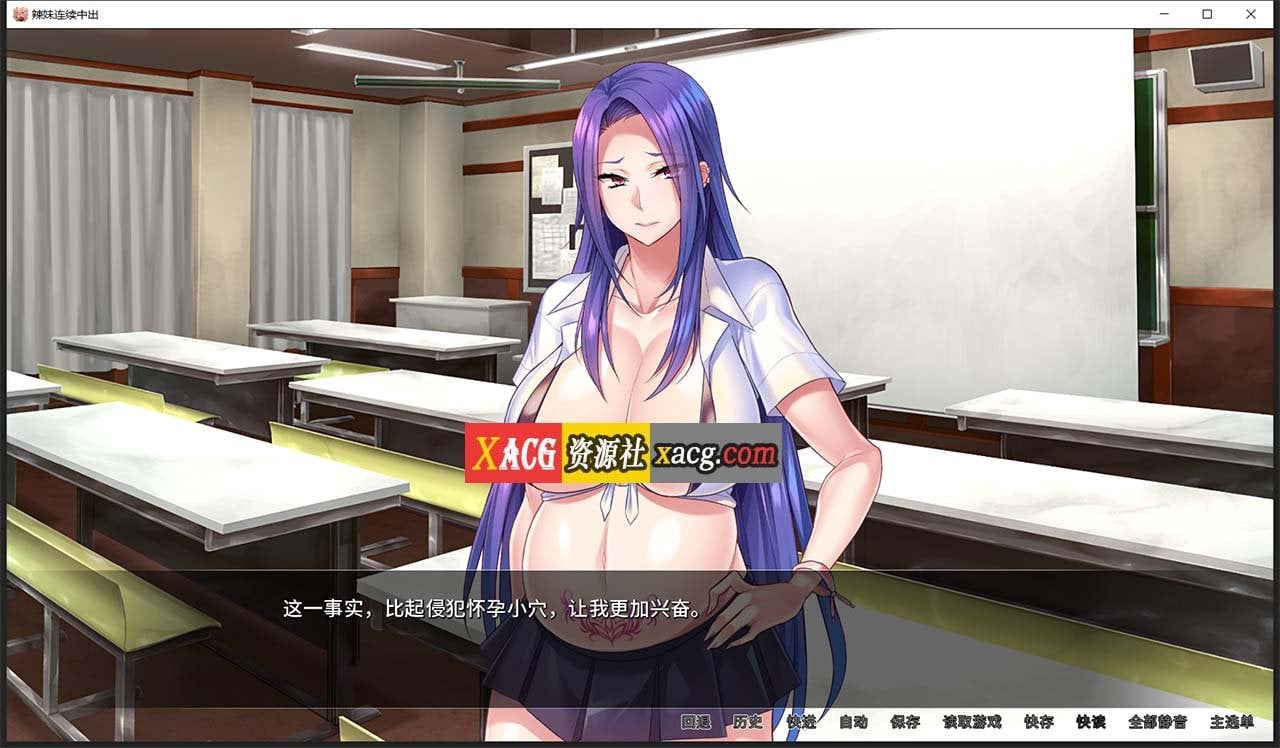
Task: Click 回退 to rewind the story
Action: pos(694,723)
